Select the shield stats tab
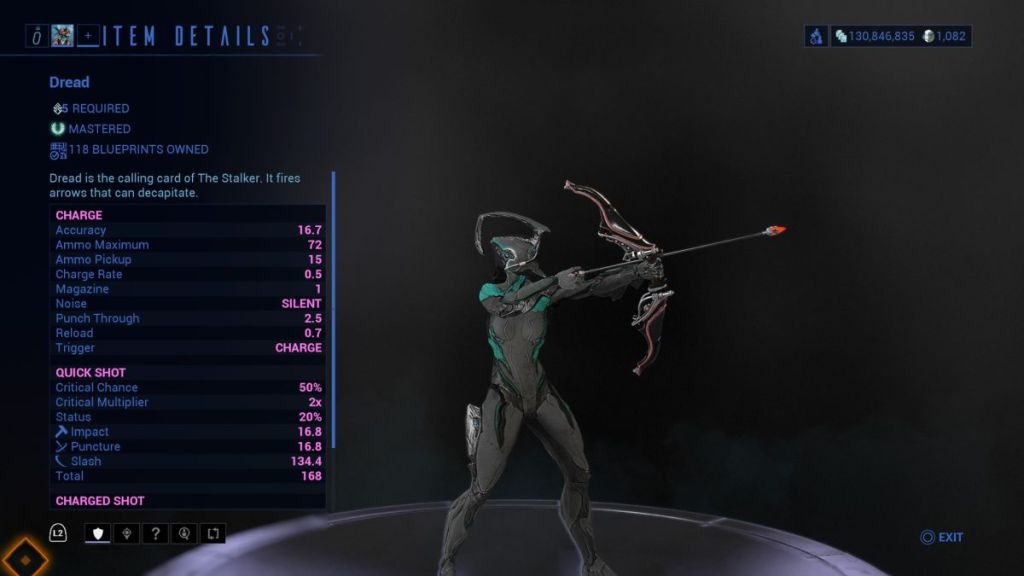Viewport: 1024px width, 576px height. pyautogui.click(x=98, y=533)
